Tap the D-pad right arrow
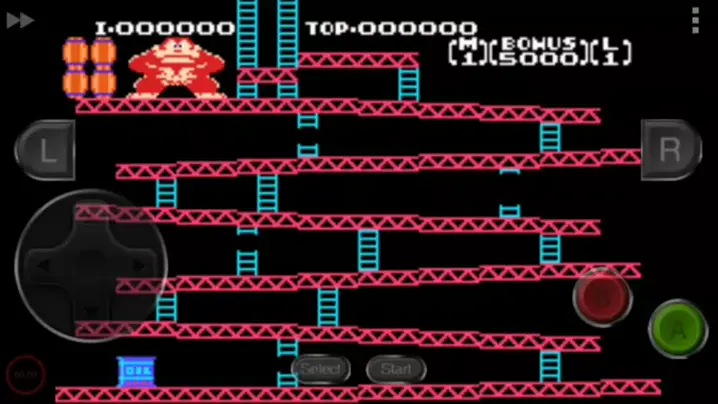718x404 pixels. (136, 265)
